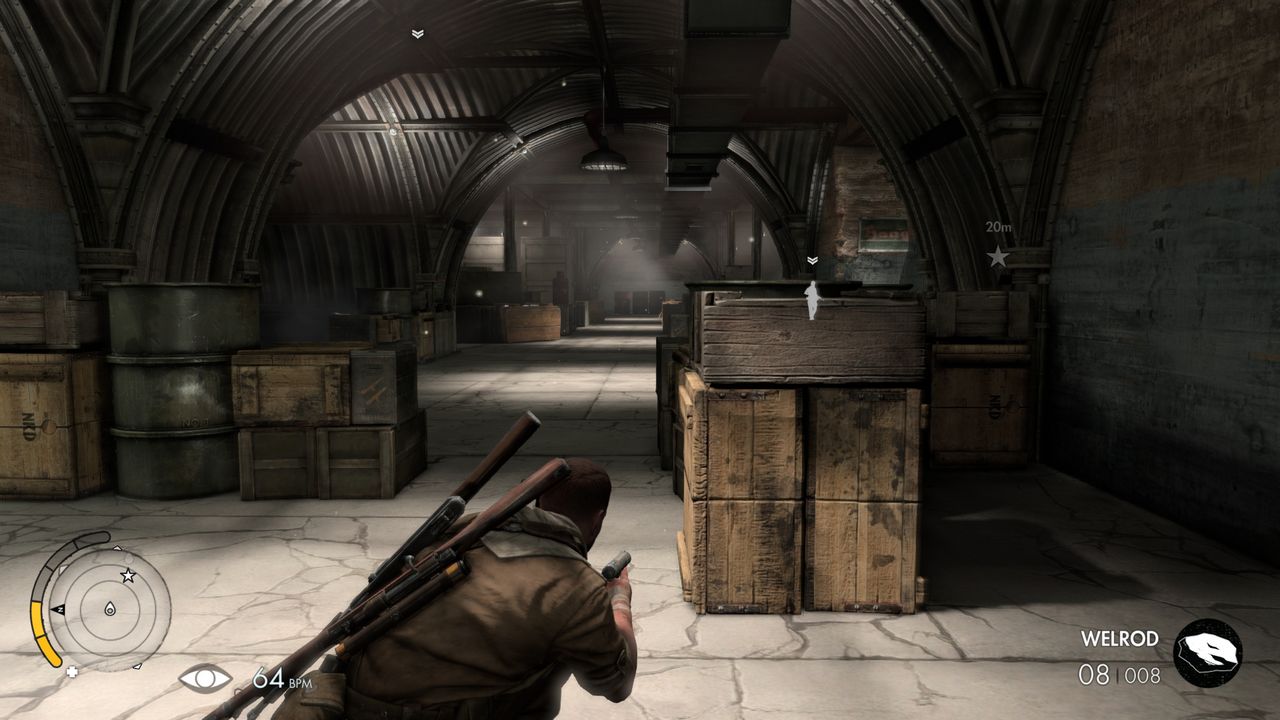1280x720 pixels.
Task: Select the Welrod weapon icon
Action: pos(1207,653)
